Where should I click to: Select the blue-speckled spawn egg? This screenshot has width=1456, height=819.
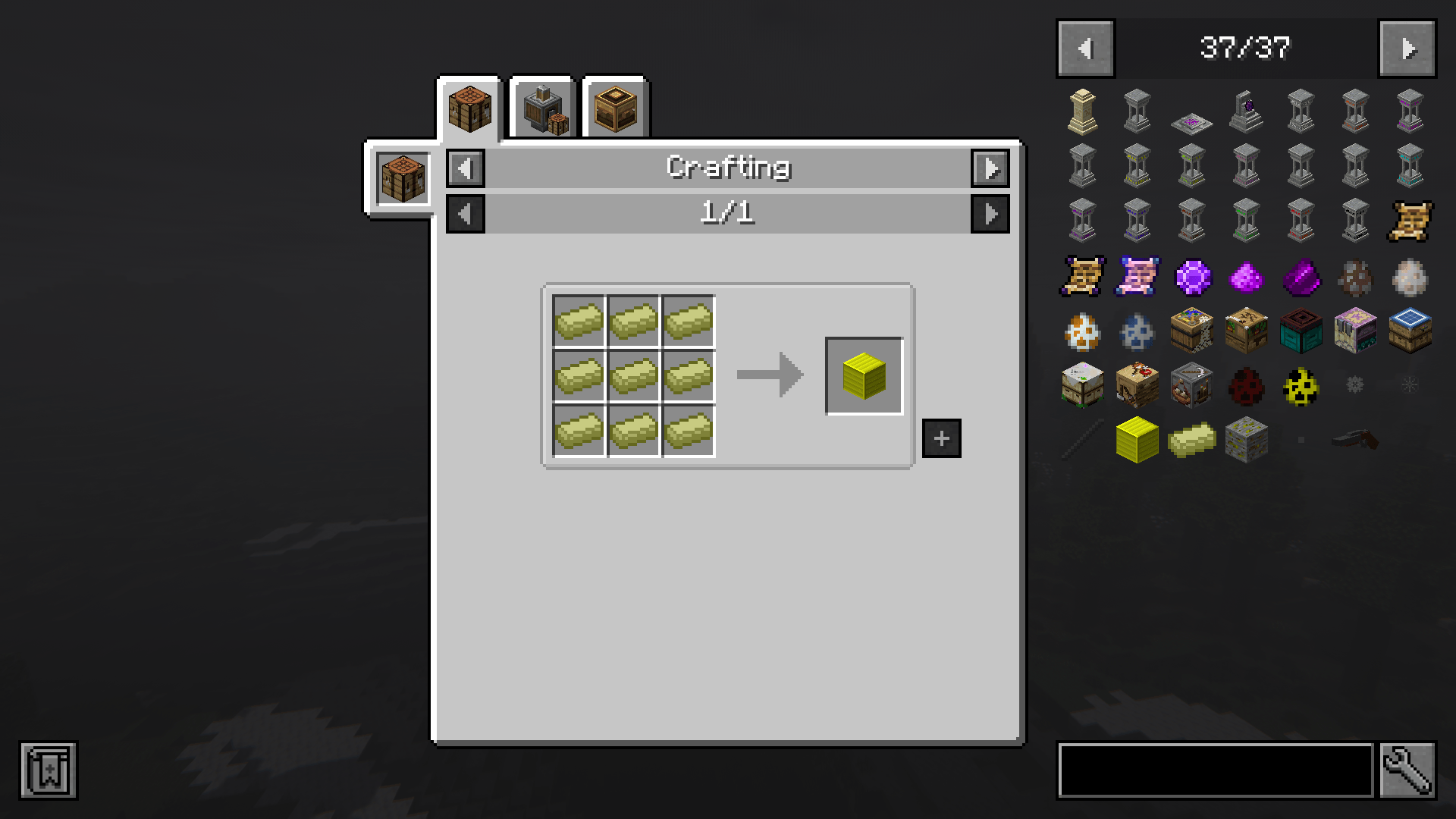(x=1137, y=331)
